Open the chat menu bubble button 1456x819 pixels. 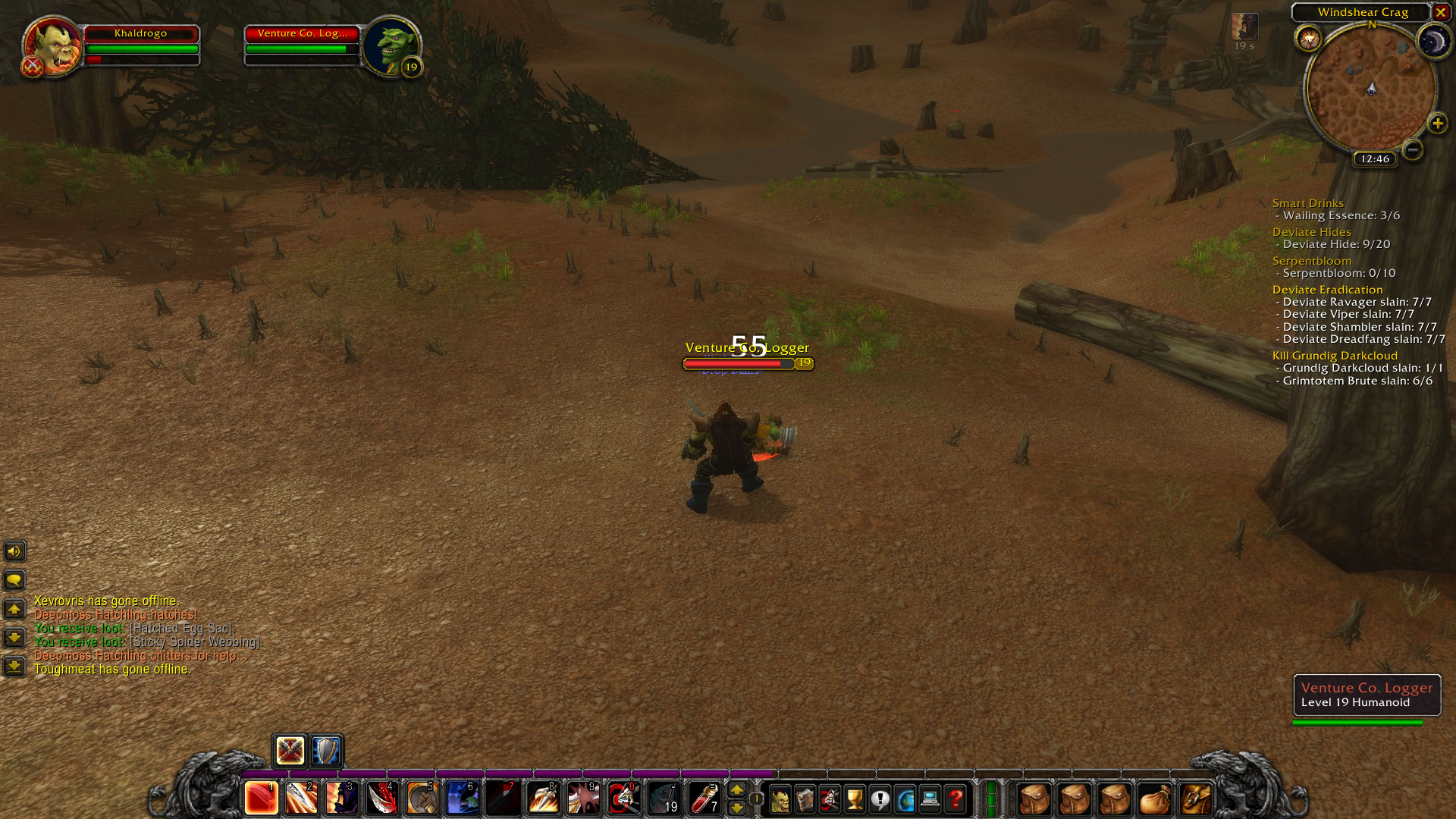coord(14,581)
